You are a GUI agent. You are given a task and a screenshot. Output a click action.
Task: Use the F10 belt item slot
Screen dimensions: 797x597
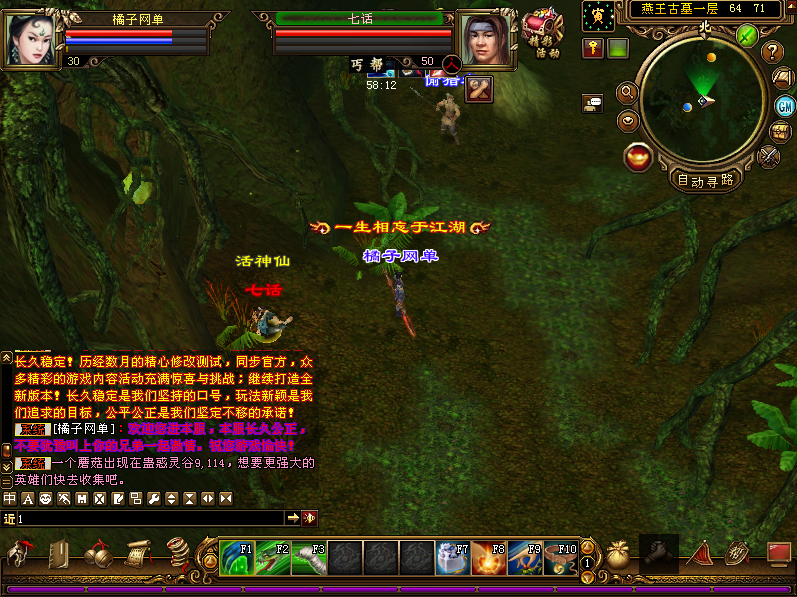560,557
